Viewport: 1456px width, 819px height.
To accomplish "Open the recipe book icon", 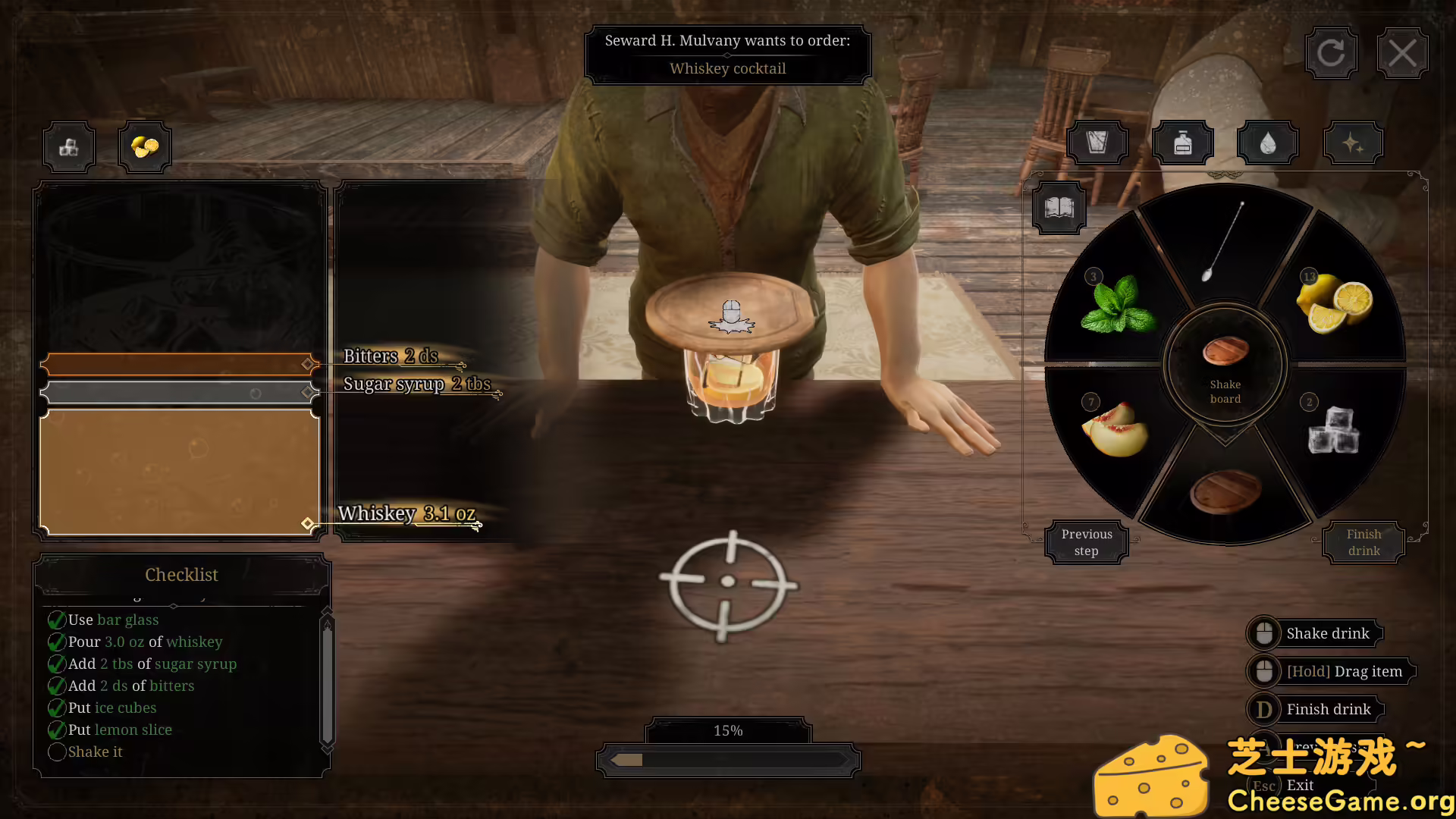I will 1059,207.
